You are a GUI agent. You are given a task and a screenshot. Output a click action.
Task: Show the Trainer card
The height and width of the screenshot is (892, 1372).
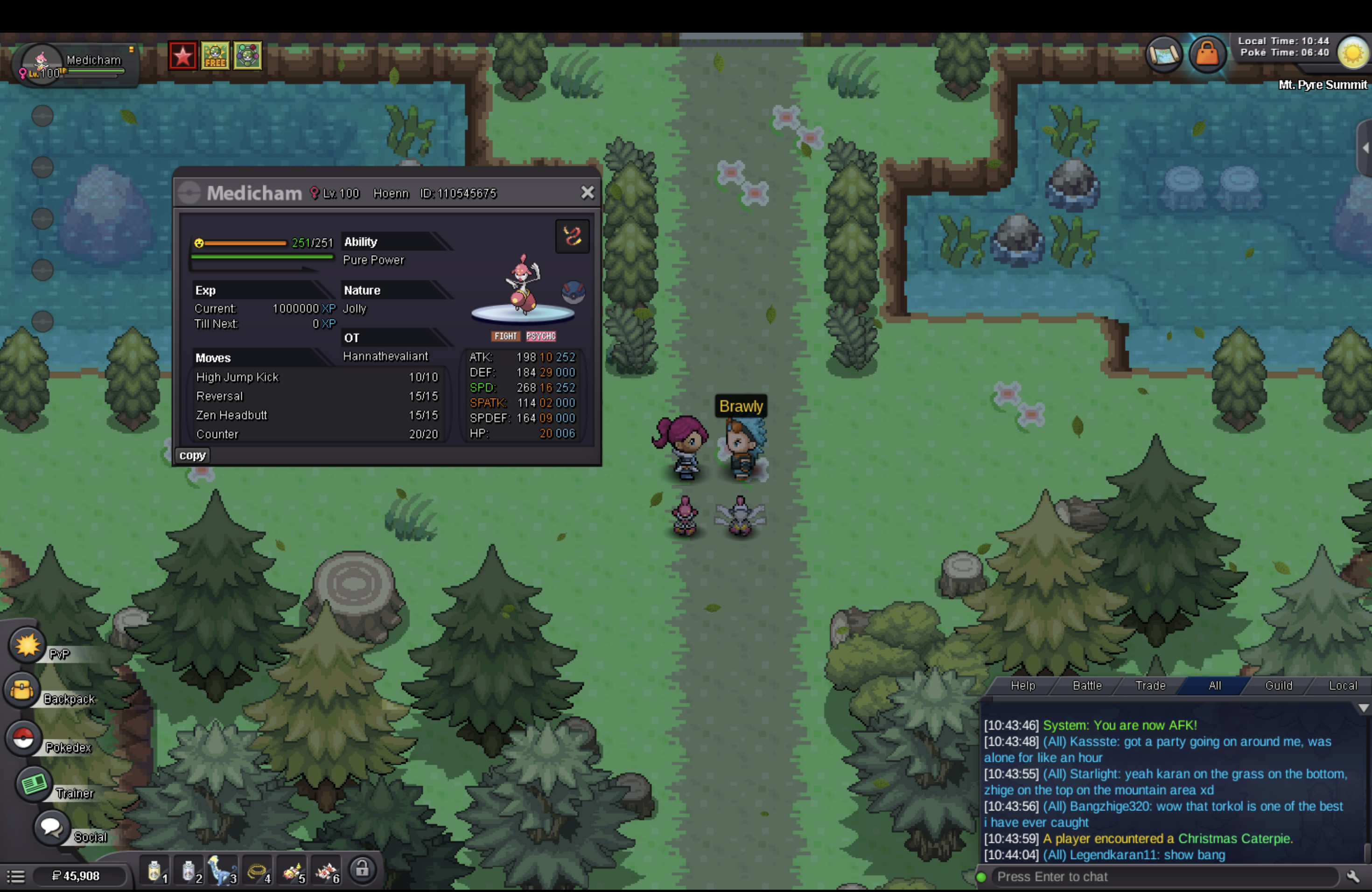34,784
